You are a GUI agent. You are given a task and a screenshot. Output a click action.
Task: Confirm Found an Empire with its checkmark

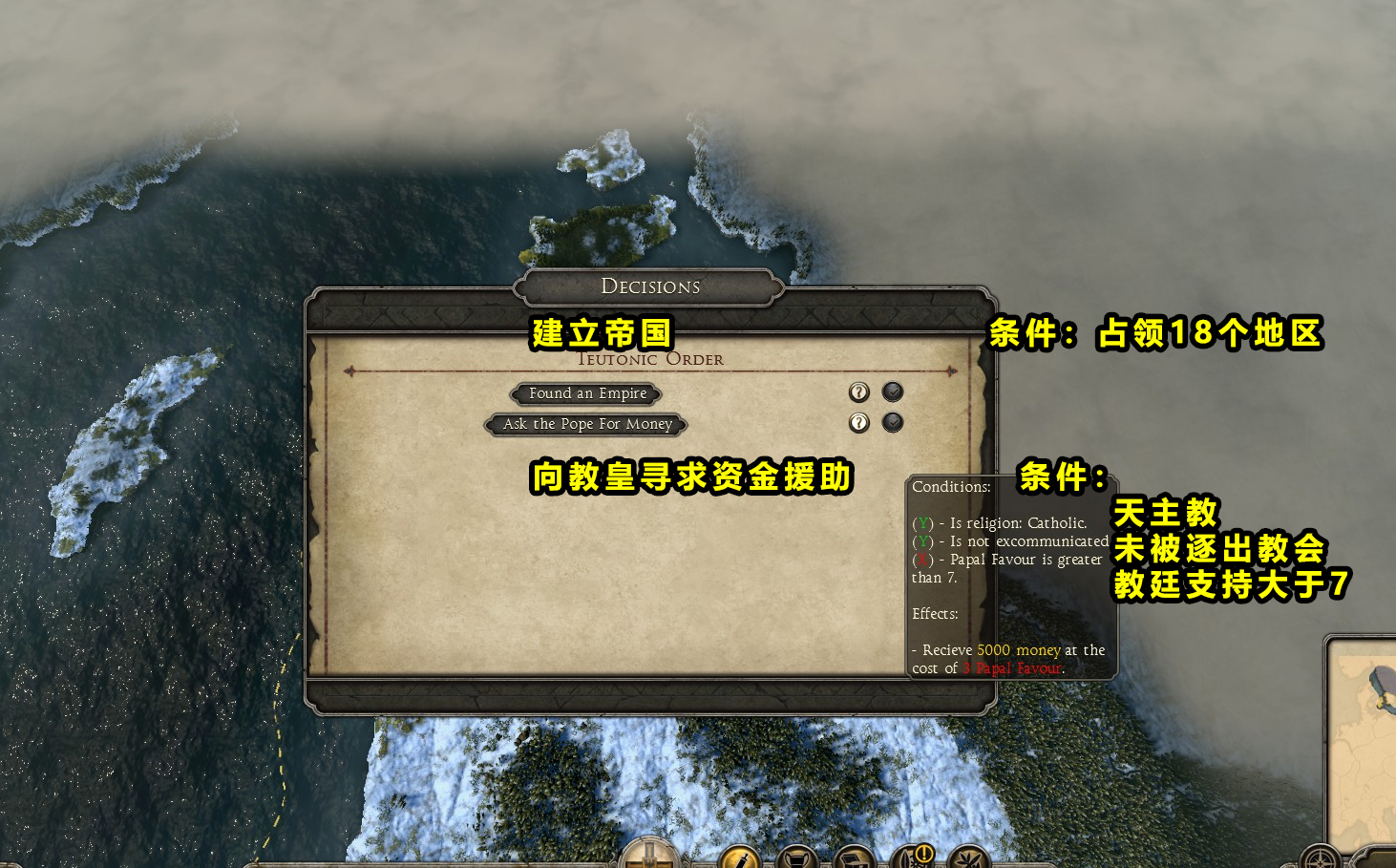(x=893, y=392)
